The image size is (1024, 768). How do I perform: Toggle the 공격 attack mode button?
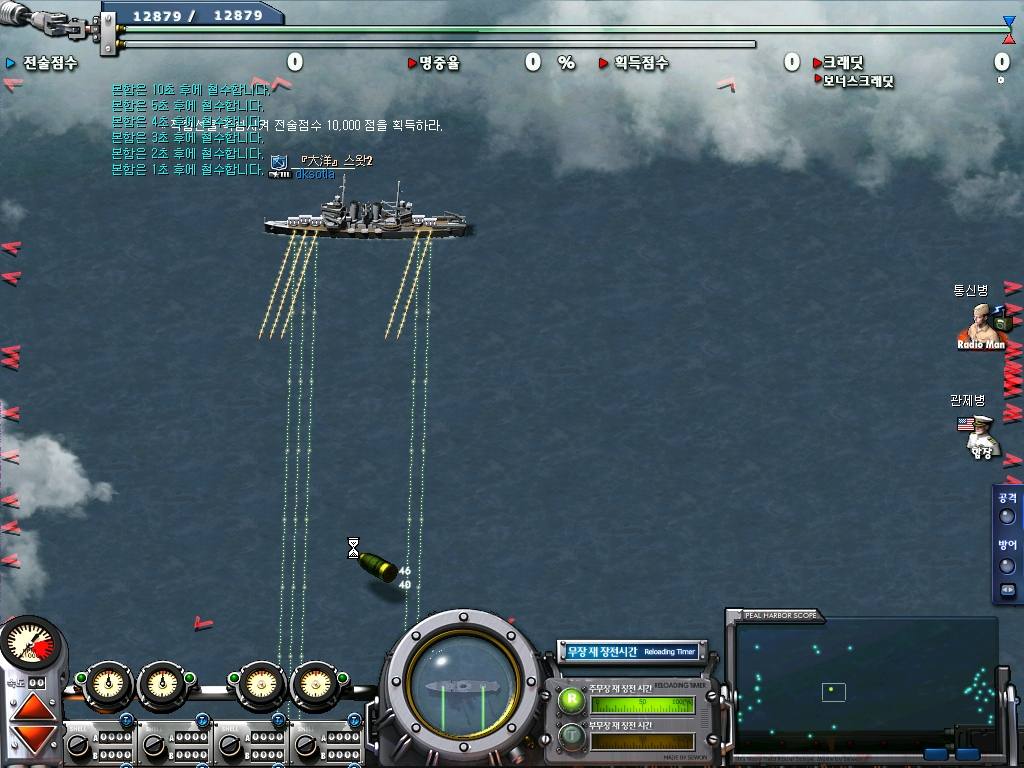coord(1007,516)
